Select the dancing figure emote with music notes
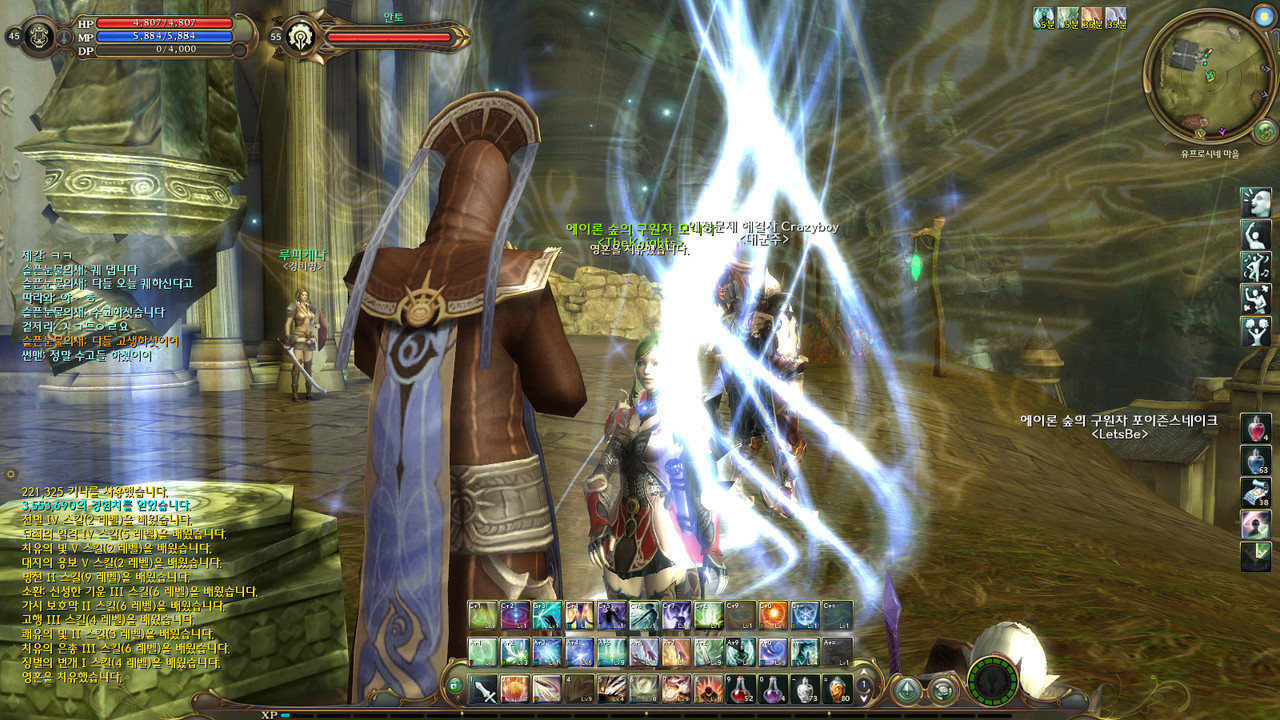1280x720 pixels. click(x=1256, y=267)
